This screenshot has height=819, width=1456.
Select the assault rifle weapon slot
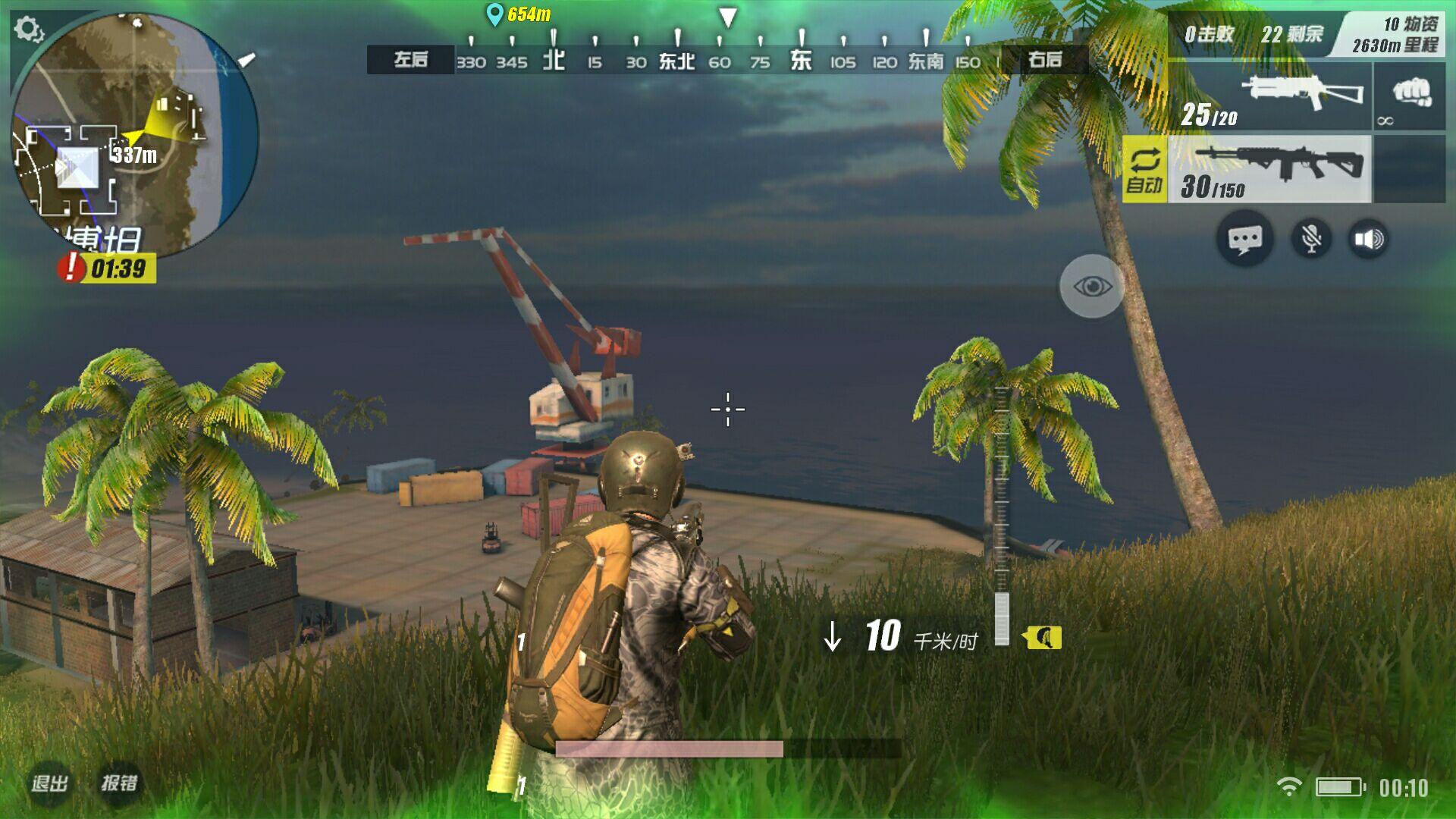pyautogui.click(x=1269, y=170)
